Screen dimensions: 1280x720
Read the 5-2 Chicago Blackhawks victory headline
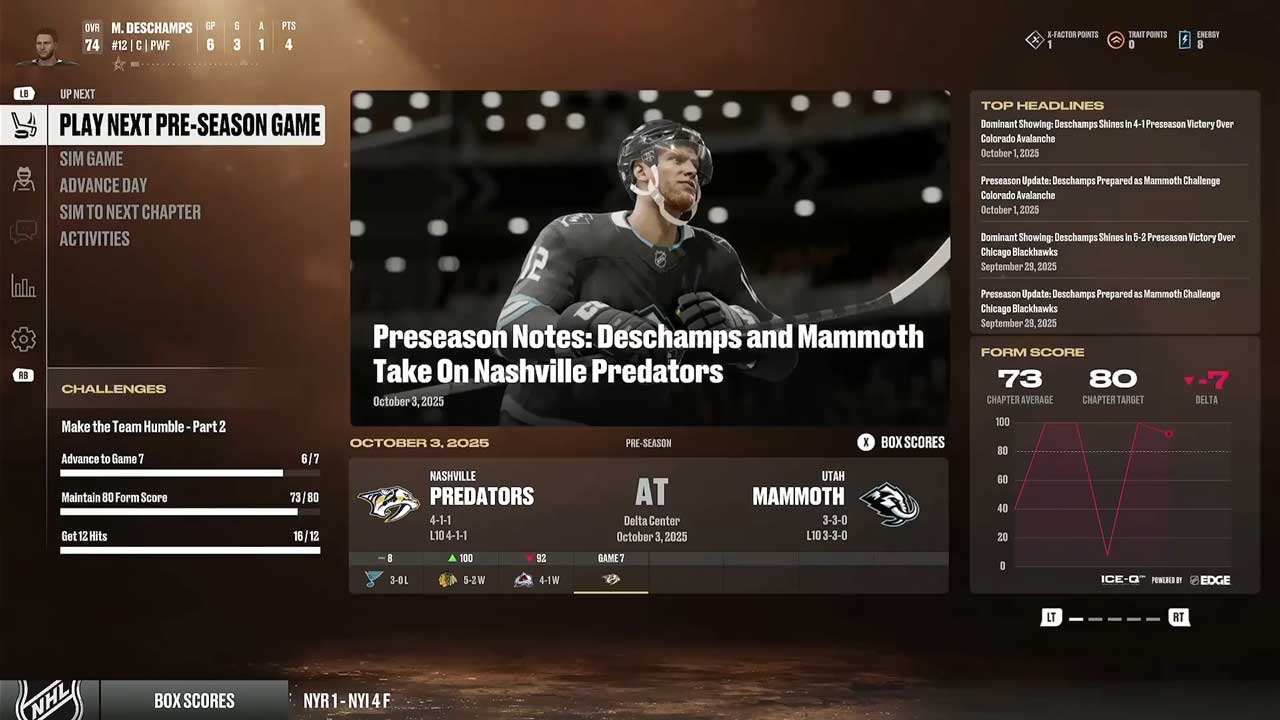point(1107,245)
